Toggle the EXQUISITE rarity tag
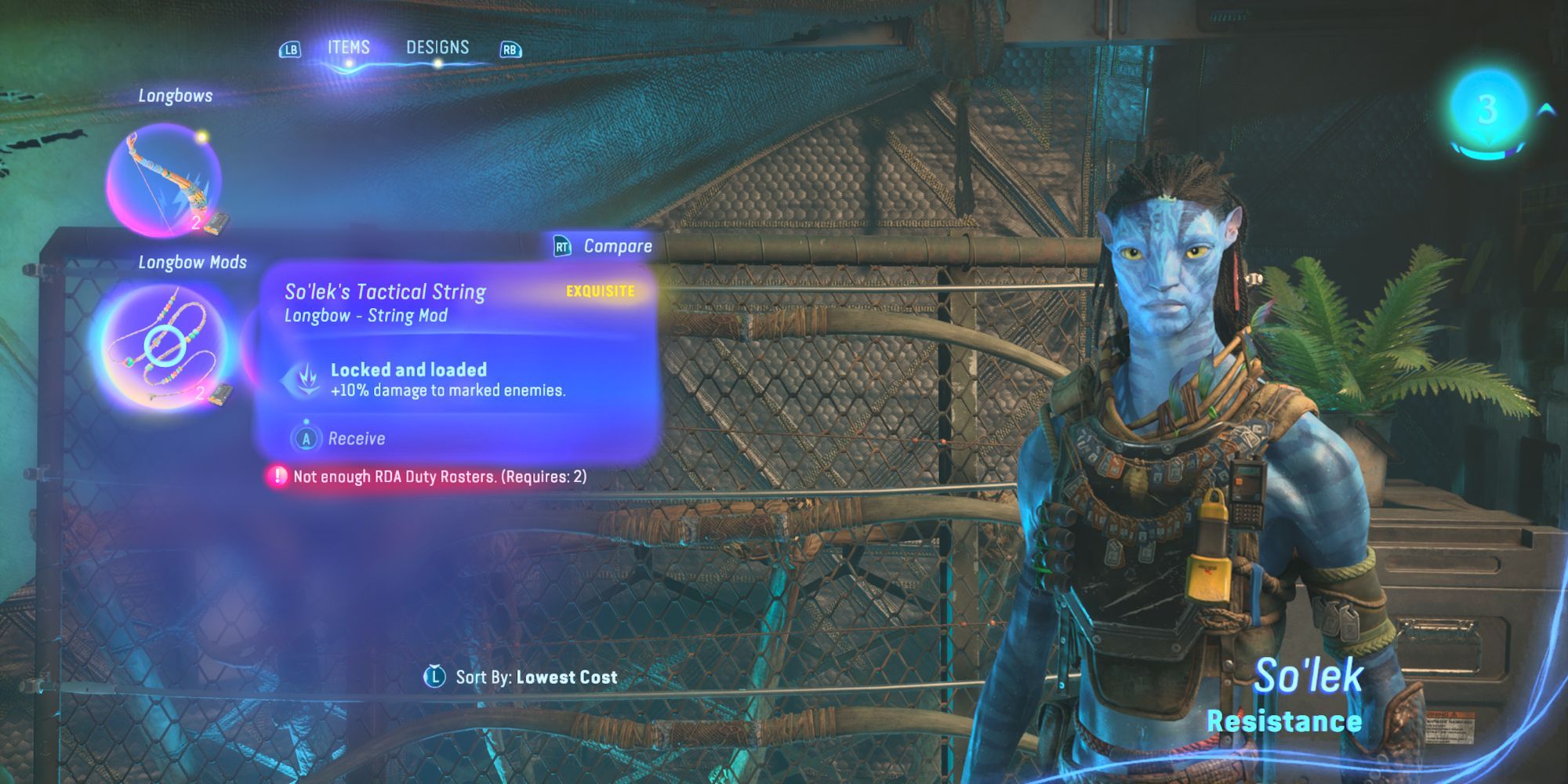Viewport: 1568px width, 784px height. click(599, 291)
